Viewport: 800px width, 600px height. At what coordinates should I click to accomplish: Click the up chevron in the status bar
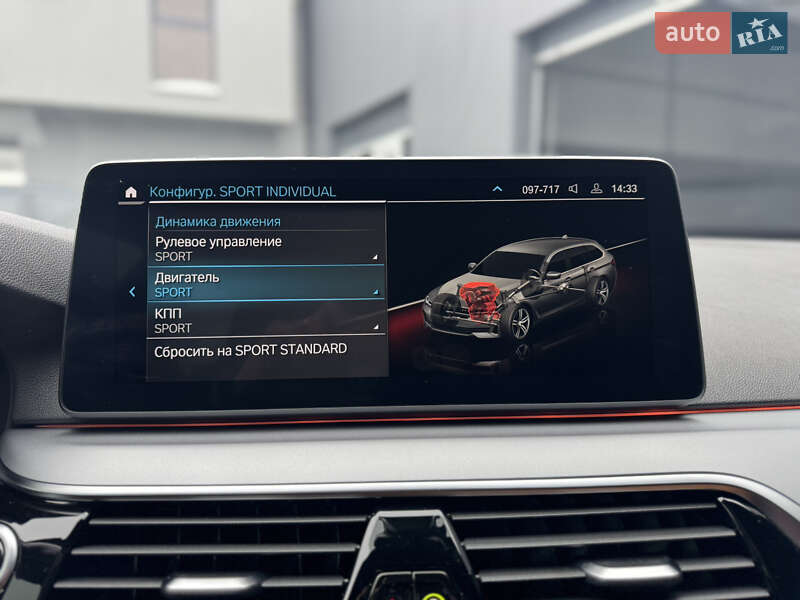497,189
